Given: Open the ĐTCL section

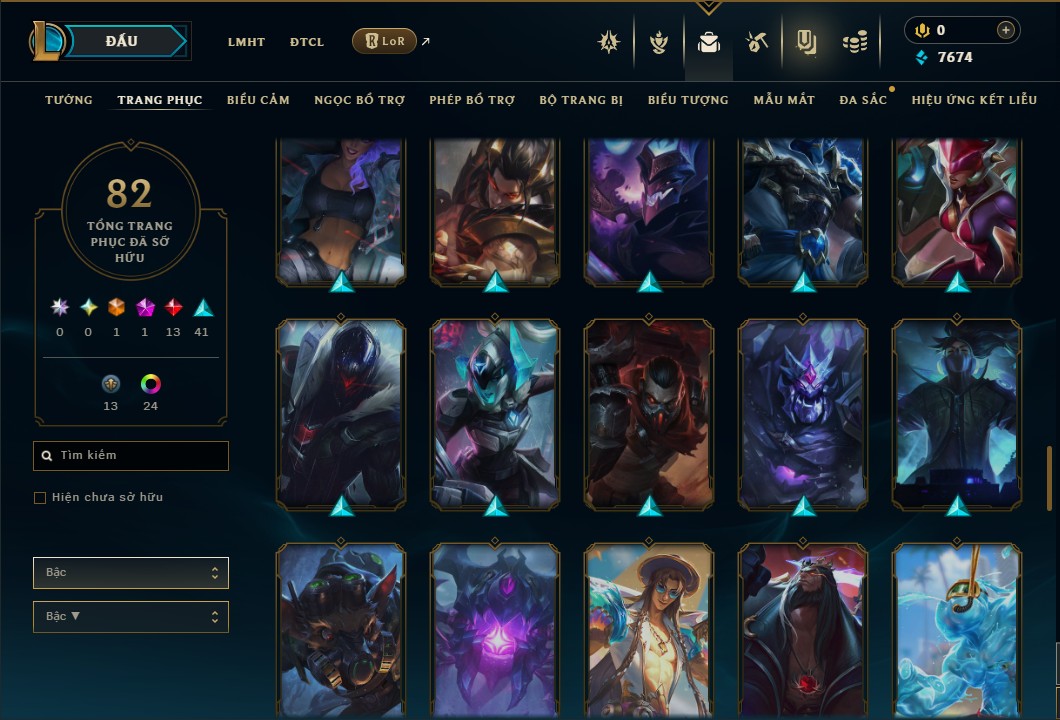Looking at the screenshot, I should click(307, 42).
